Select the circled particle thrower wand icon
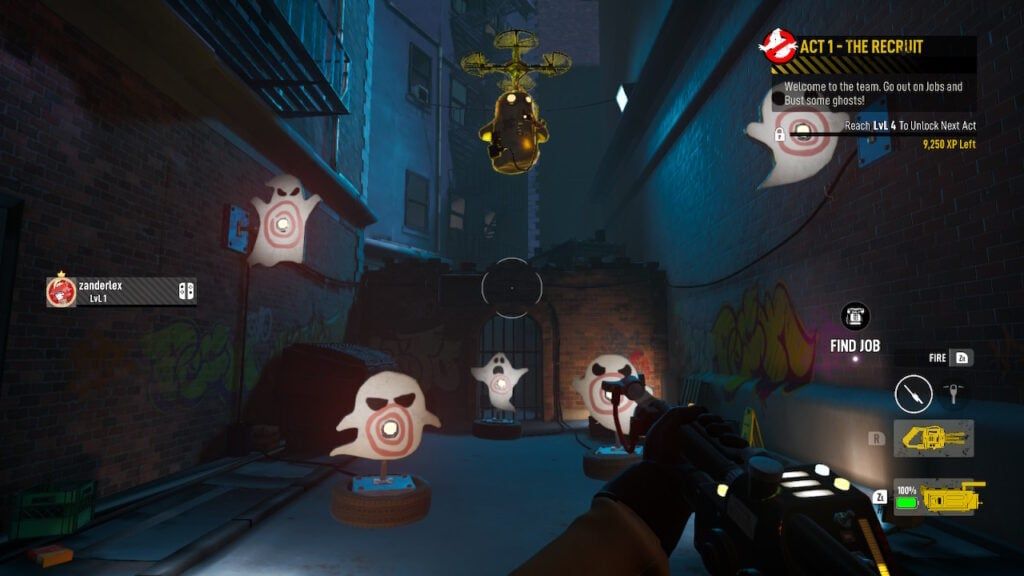Viewport: 1024px width, 576px height. tap(913, 393)
